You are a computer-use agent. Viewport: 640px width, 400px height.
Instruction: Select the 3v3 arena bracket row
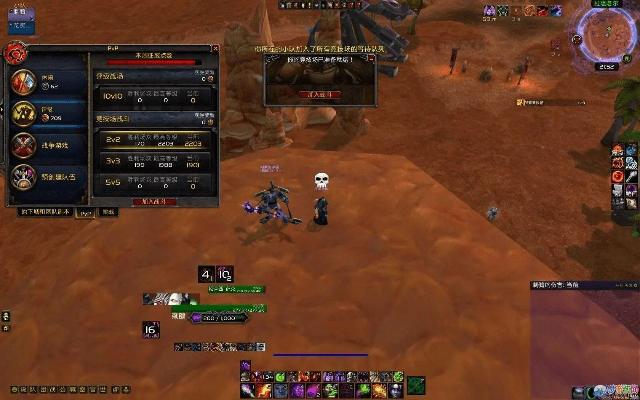tap(154, 161)
